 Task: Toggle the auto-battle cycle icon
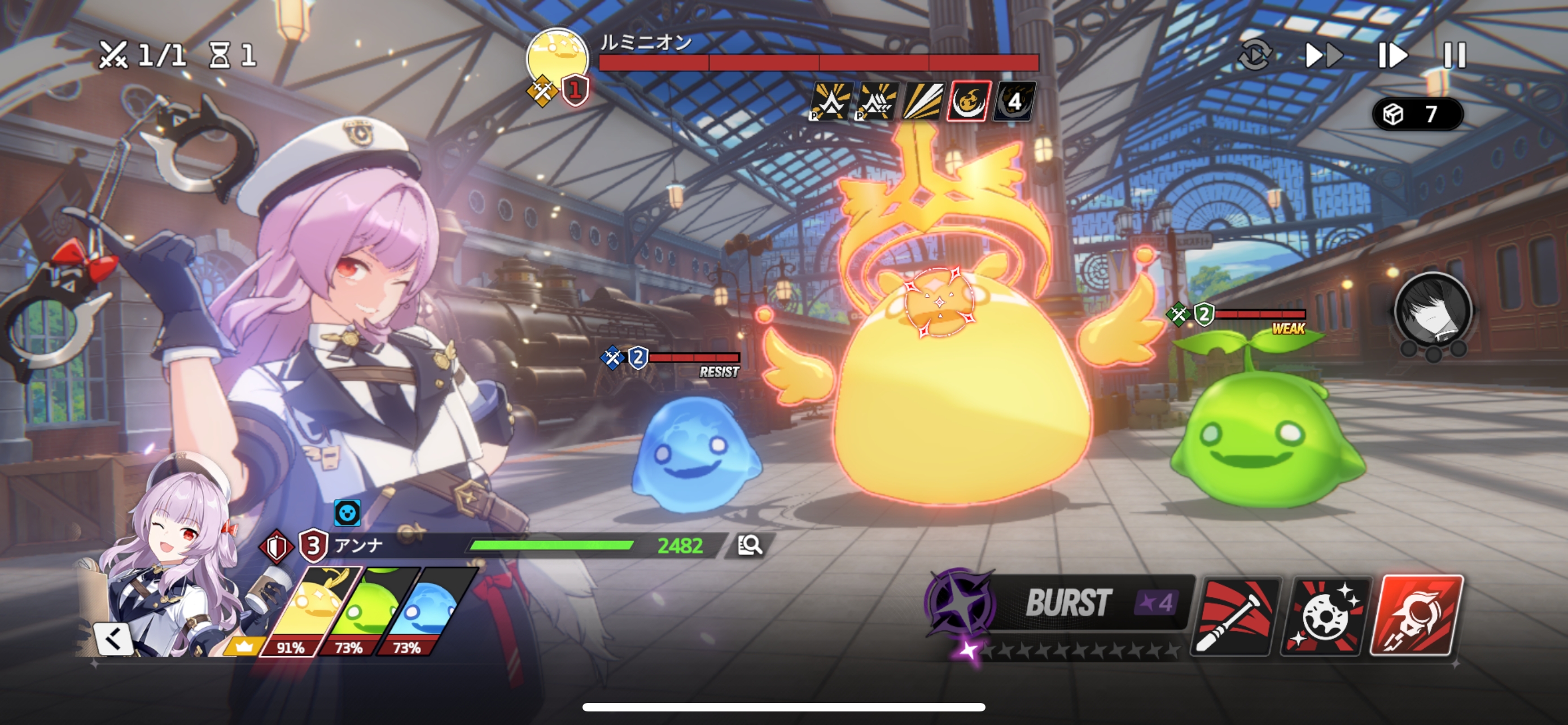point(1254,55)
